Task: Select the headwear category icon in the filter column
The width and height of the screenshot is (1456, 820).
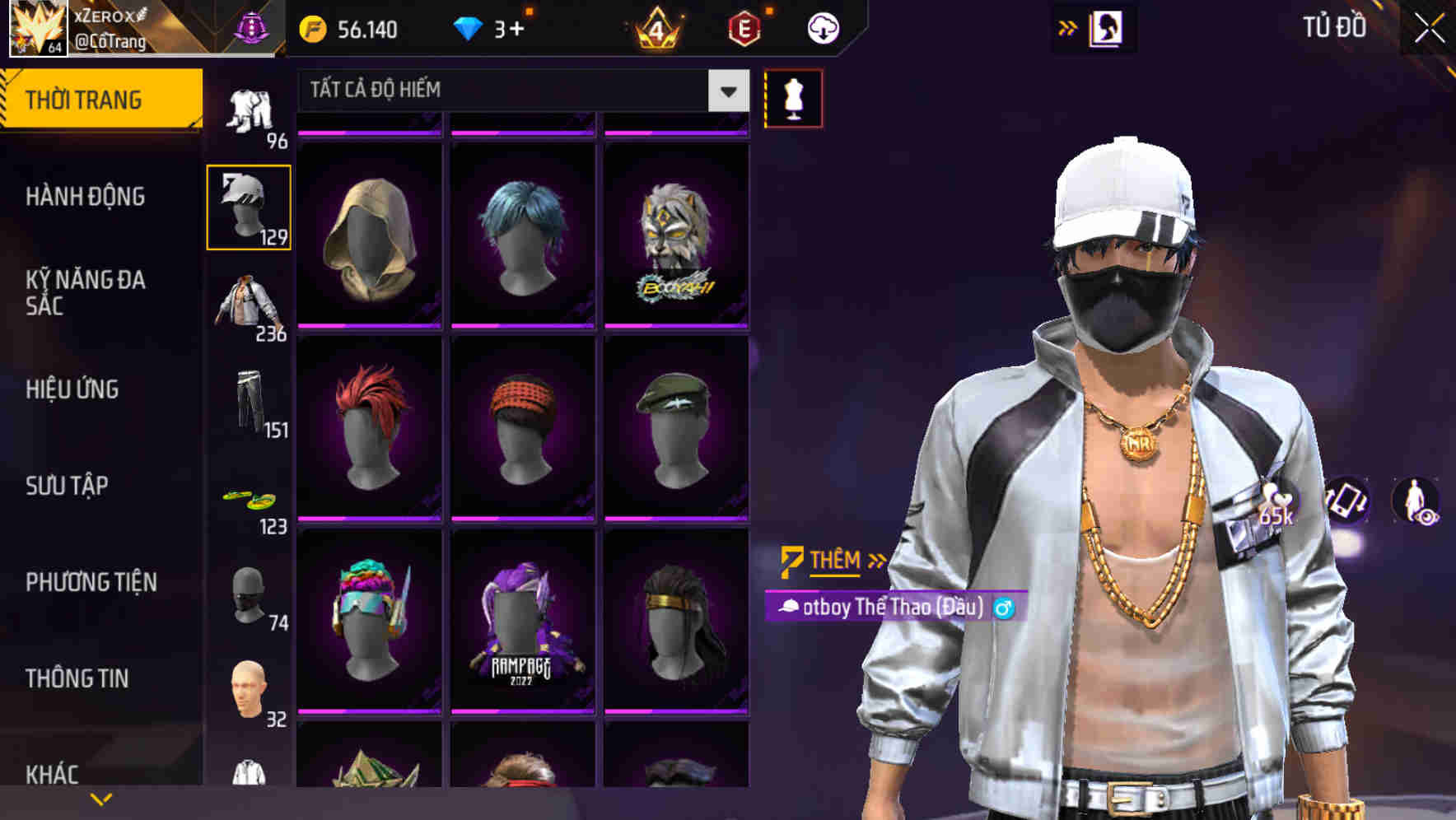Action: [x=248, y=206]
